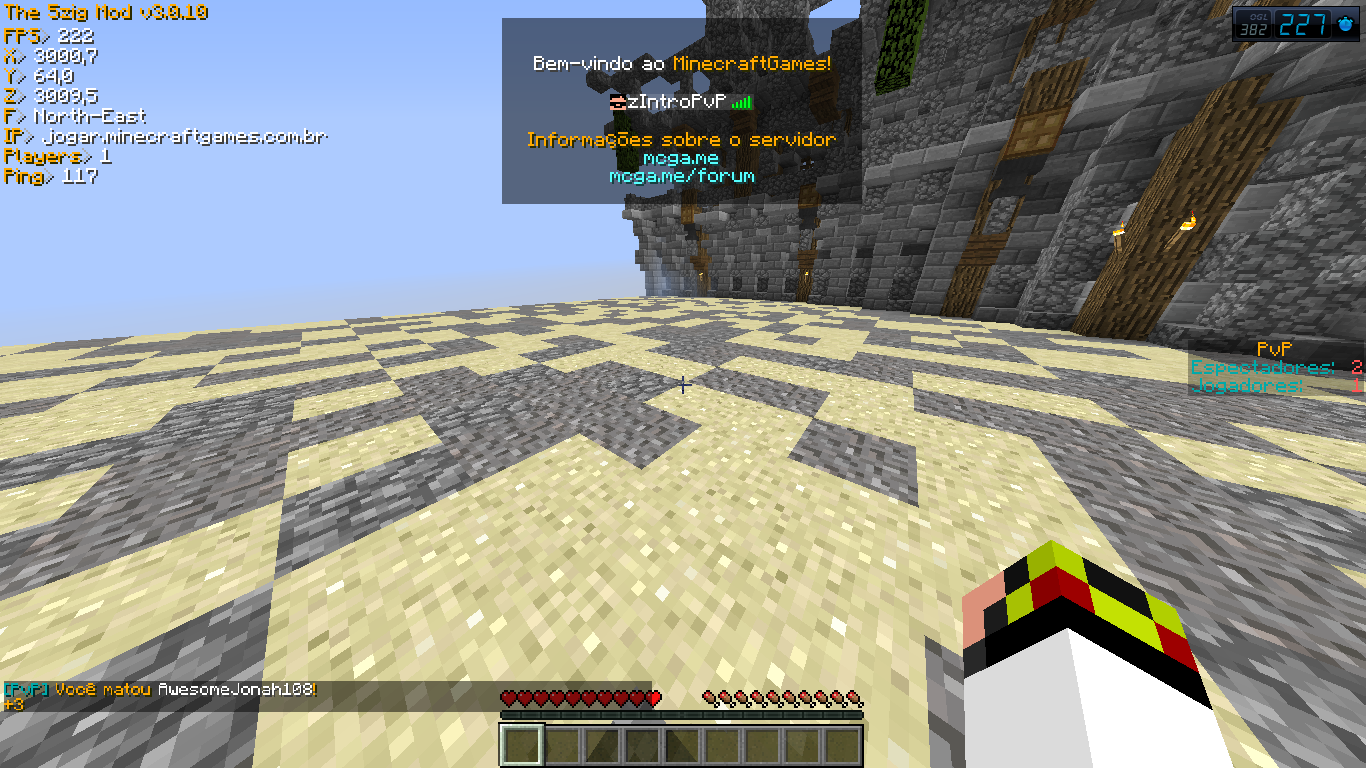Open the mcga.me/forum link in the player list

pyautogui.click(x=682, y=176)
